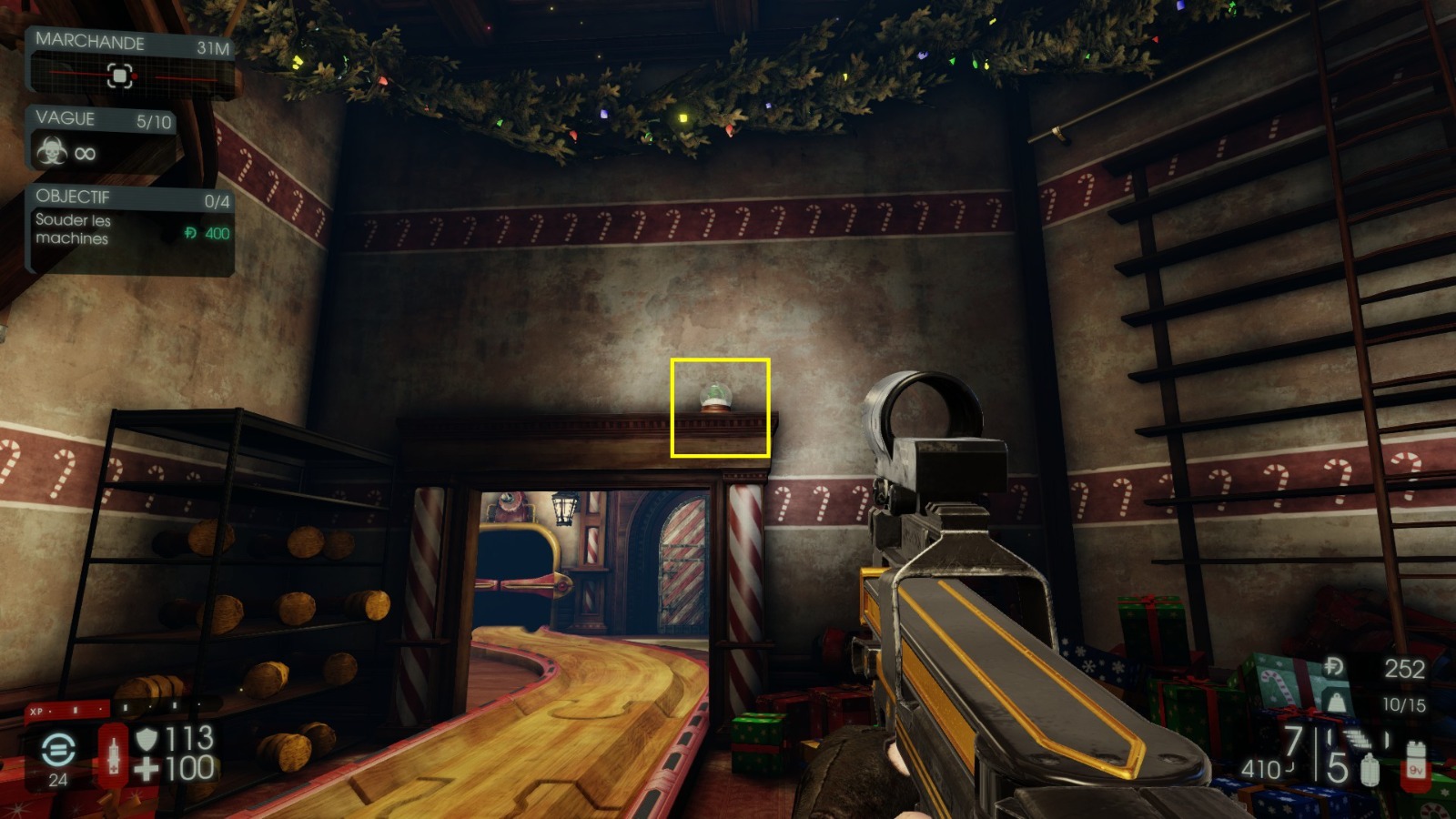Click the biohazard icon under VAGUE
This screenshot has height=819, width=1456.
coord(50,153)
